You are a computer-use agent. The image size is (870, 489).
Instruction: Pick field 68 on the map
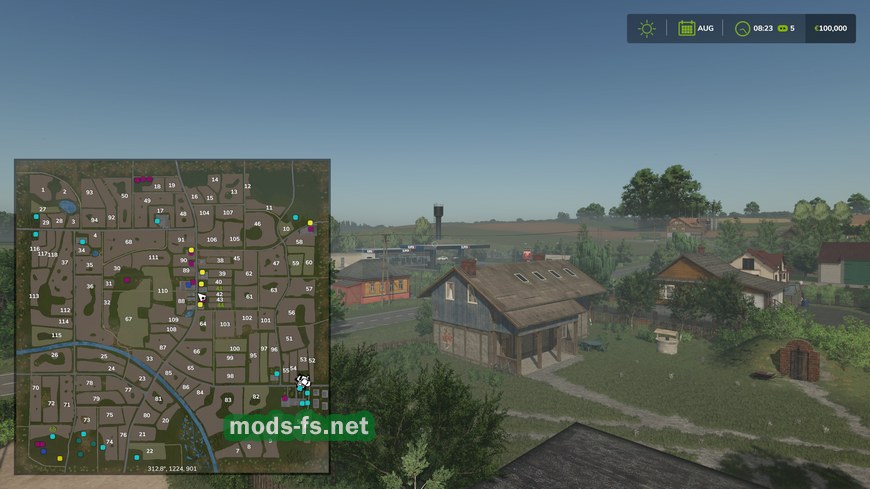click(x=128, y=242)
